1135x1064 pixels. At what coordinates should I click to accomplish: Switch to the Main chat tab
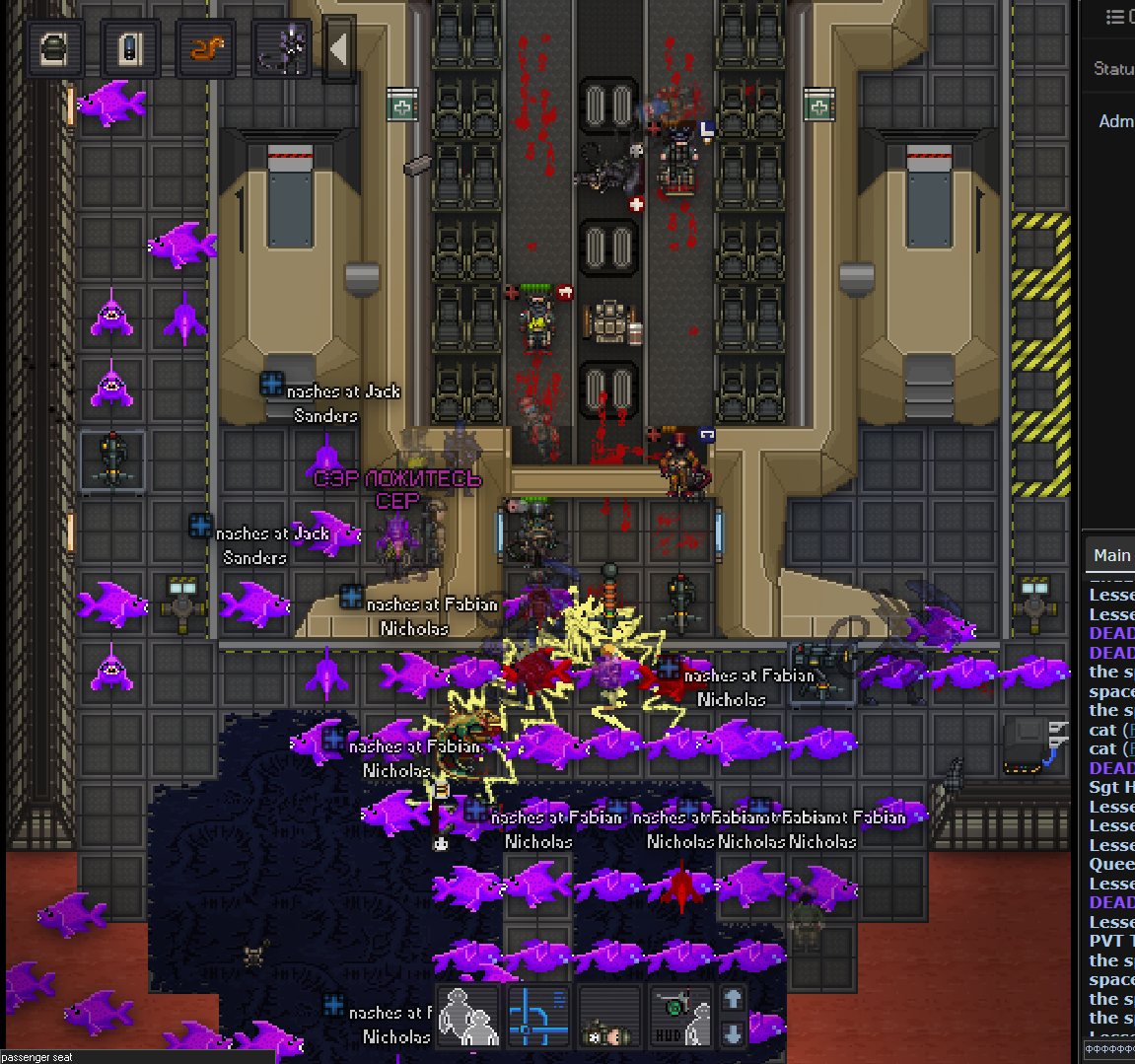(x=1111, y=556)
